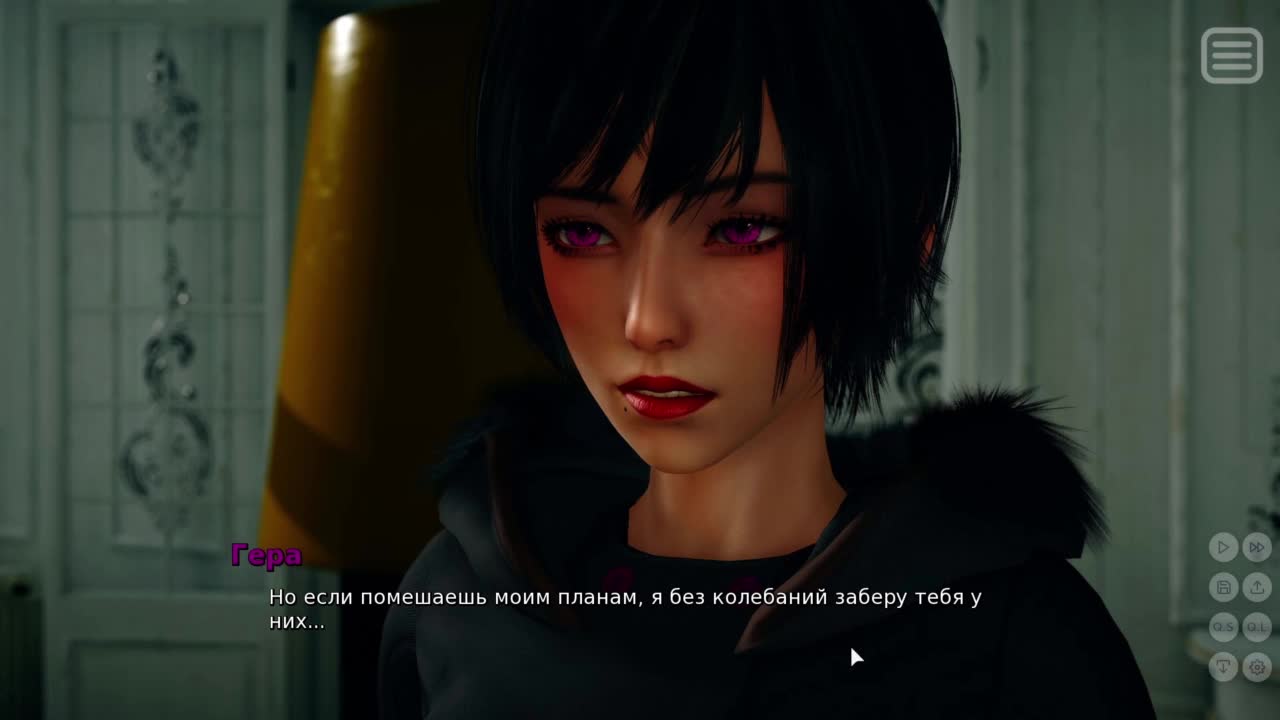Viewport: 1280px width, 720px height.
Task: Click the Q.L quick load button
Action: click(x=1257, y=627)
